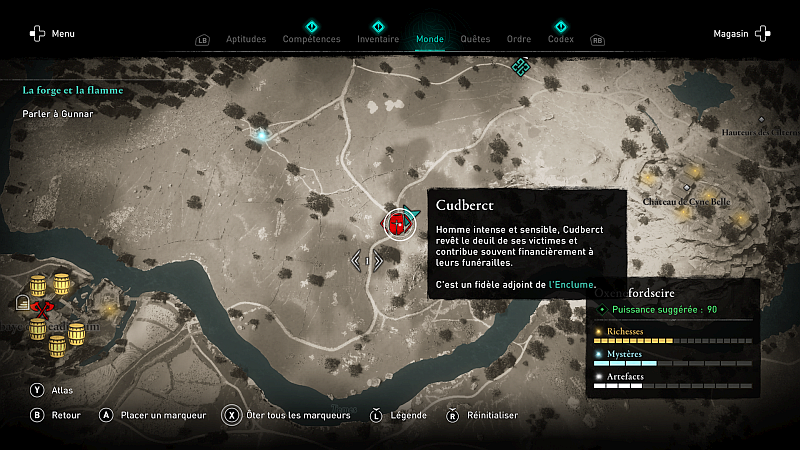Screen dimensions: 800x450
Task: Switch to the Ordre tab
Action: pyautogui.click(x=519, y=39)
